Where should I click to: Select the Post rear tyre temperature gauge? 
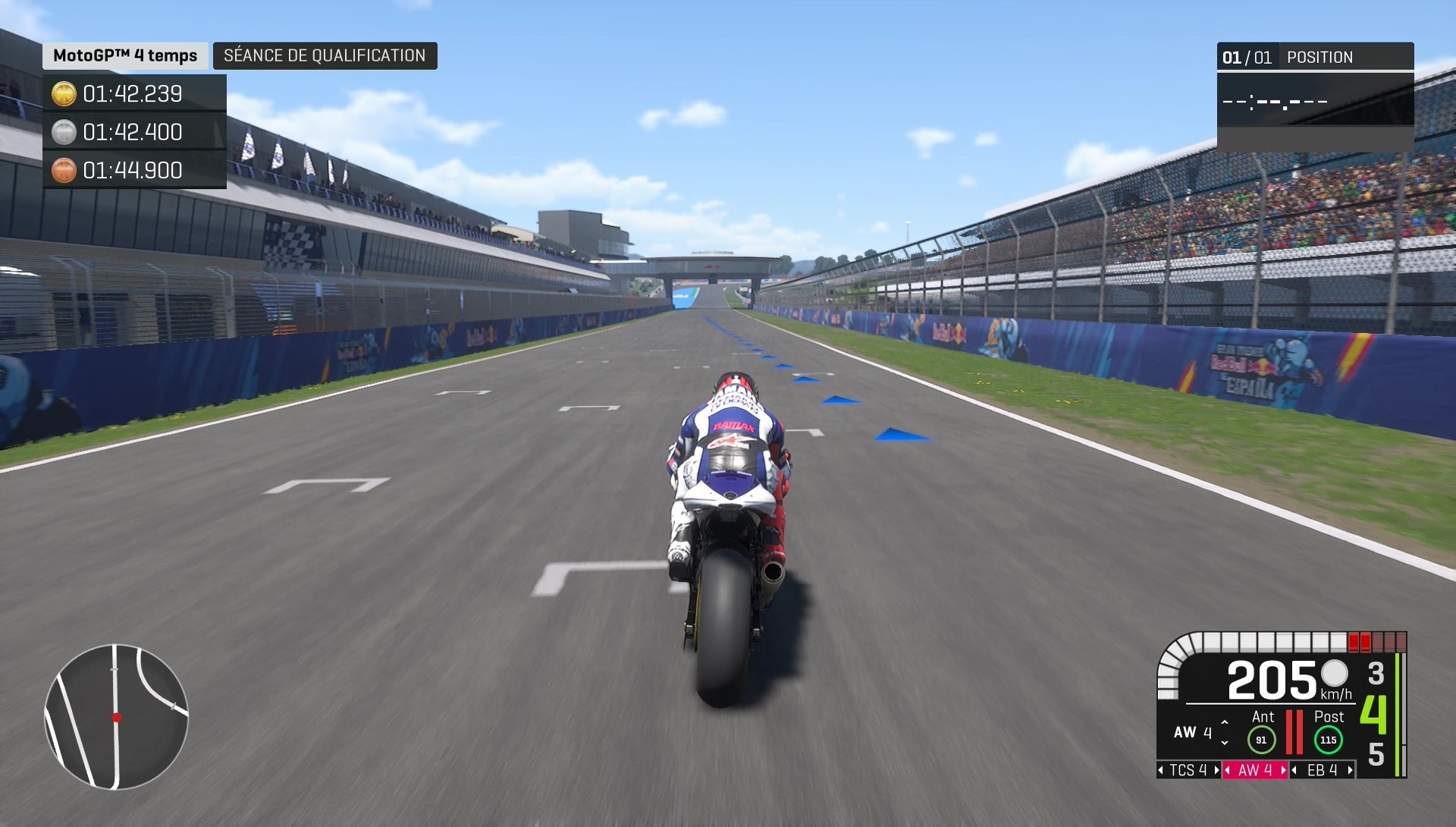(x=1328, y=740)
